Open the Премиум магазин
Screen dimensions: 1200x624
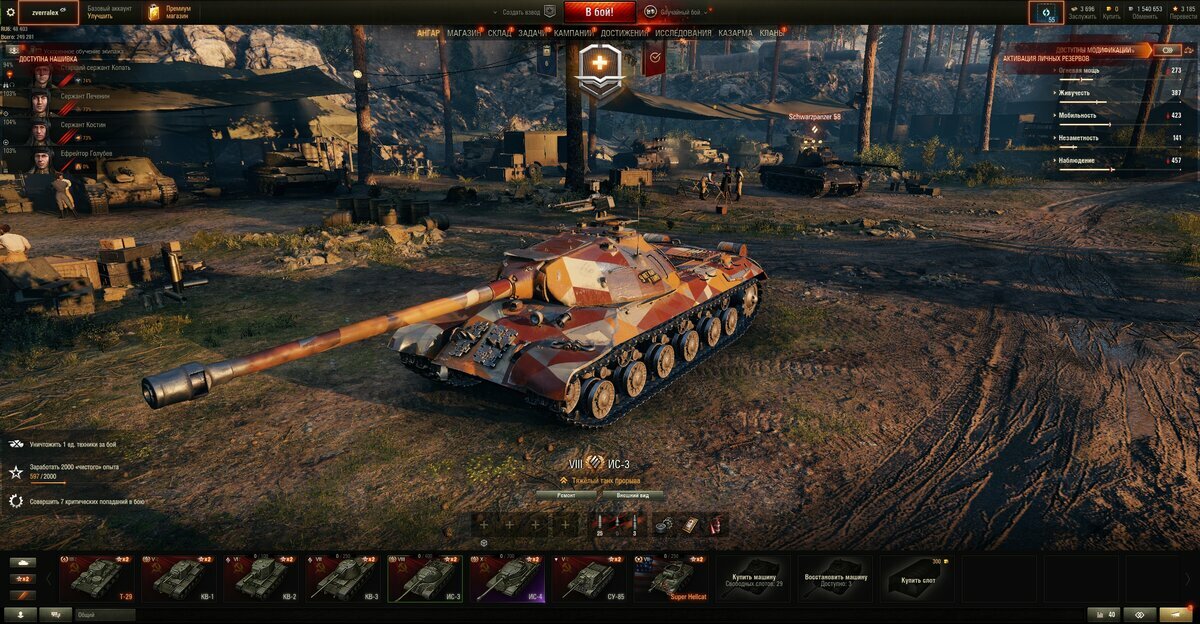tap(168, 12)
